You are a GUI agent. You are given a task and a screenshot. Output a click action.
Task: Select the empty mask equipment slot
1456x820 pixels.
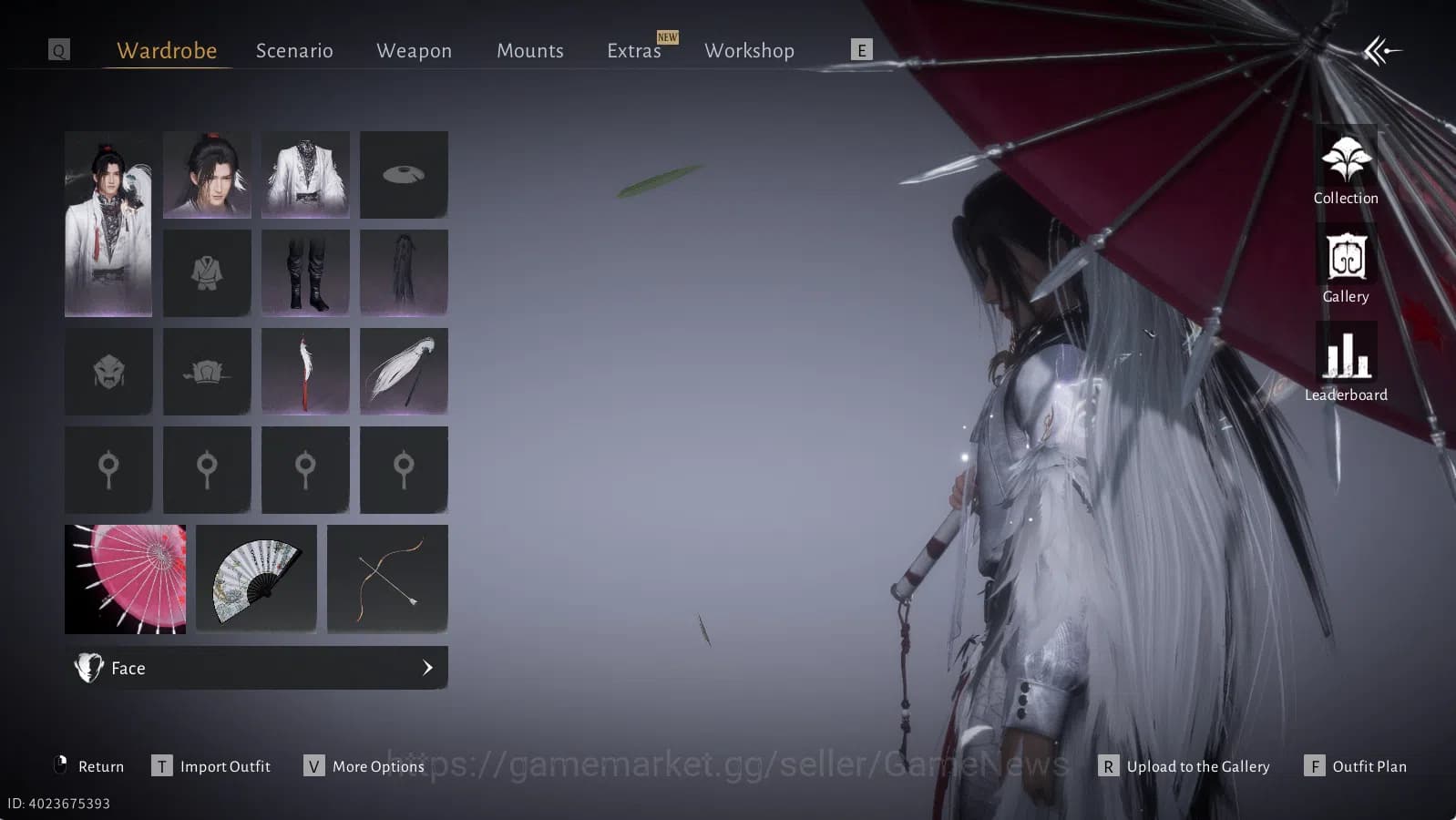[108, 371]
